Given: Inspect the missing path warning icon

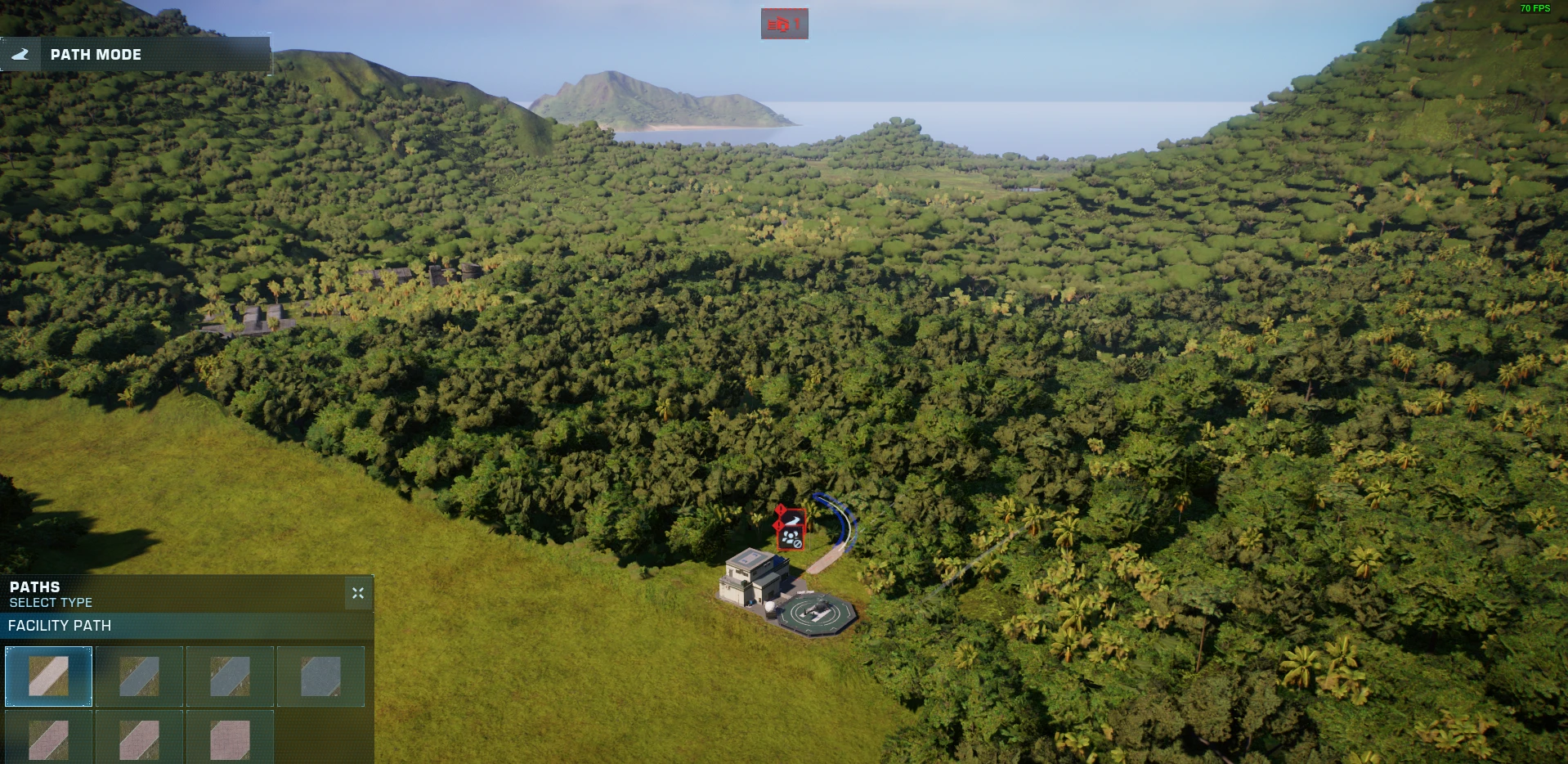Looking at the screenshot, I should 791,520.
